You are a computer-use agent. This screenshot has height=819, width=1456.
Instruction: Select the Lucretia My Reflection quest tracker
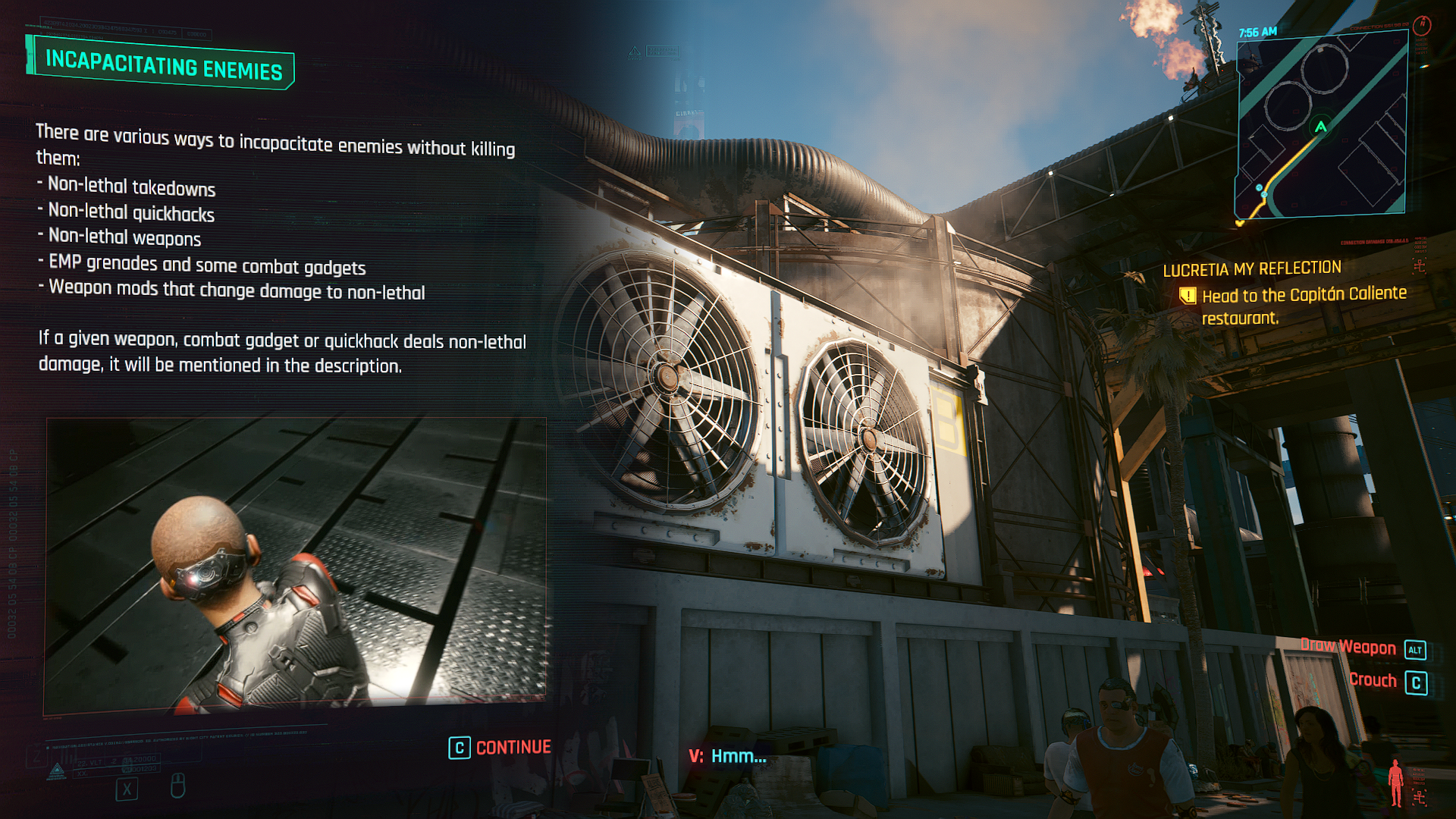pos(1252,268)
